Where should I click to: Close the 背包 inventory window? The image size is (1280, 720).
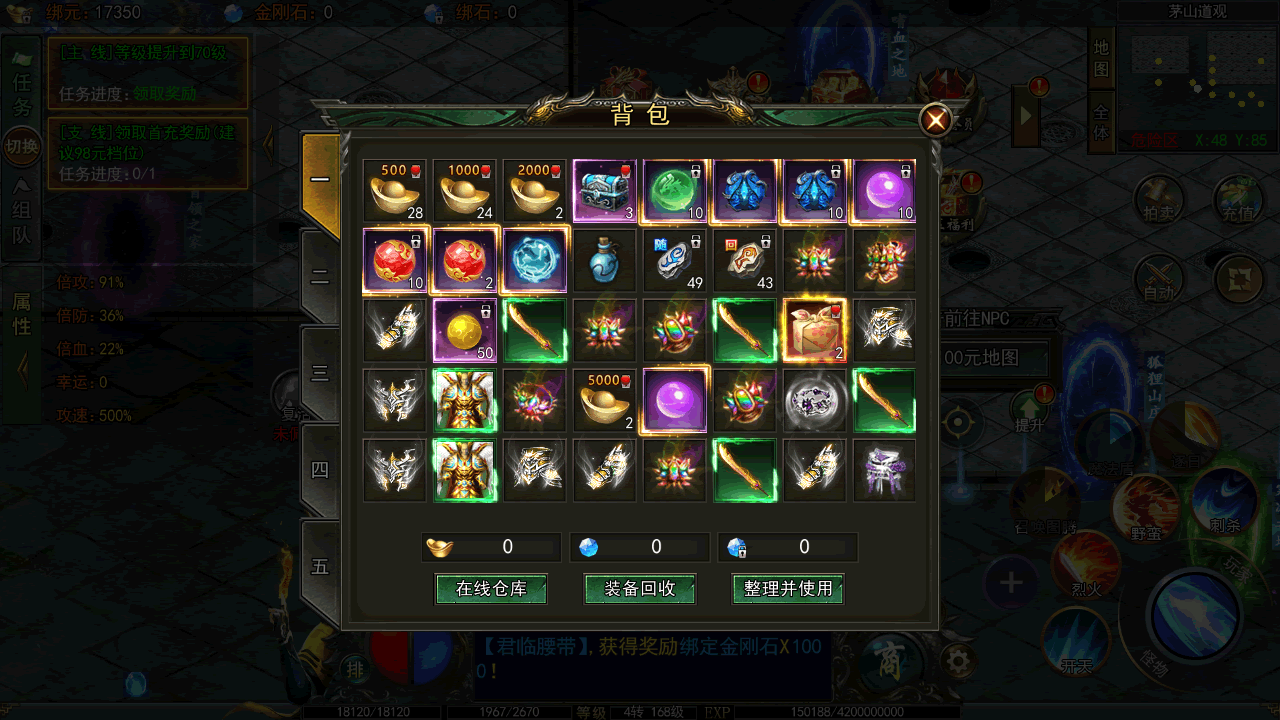click(x=936, y=121)
